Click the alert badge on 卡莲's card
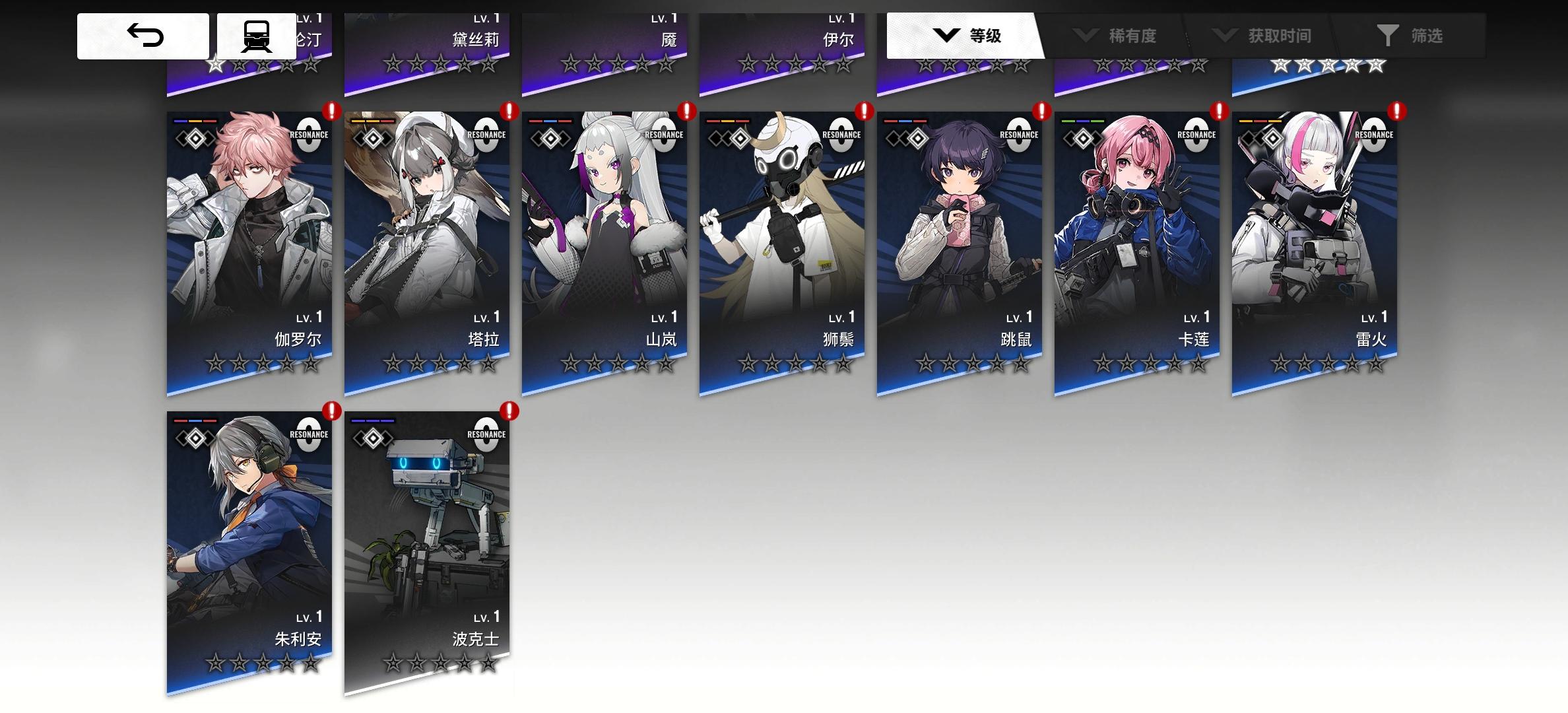 pyautogui.click(x=1218, y=112)
